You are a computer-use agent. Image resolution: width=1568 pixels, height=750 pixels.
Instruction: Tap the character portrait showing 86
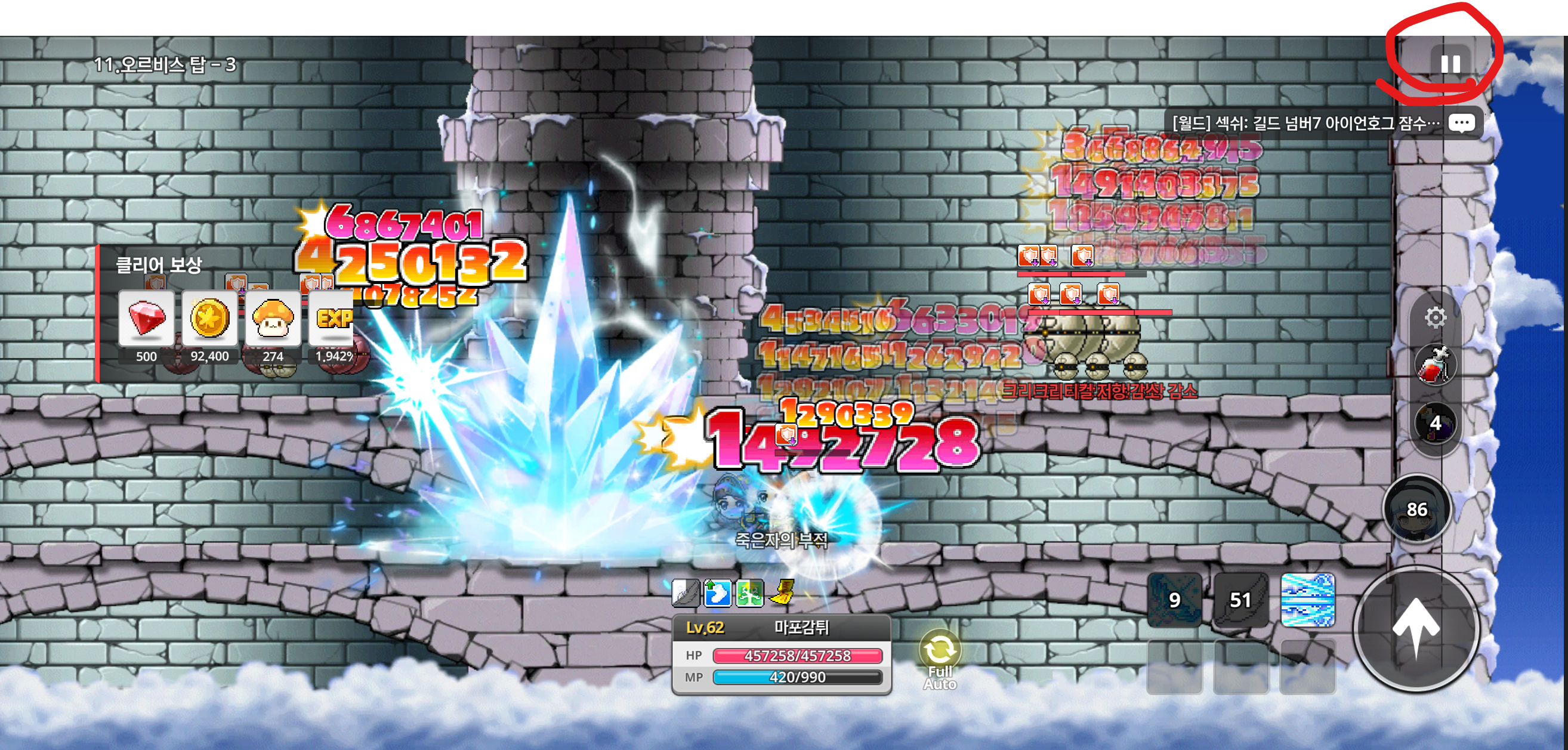click(x=1416, y=509)
